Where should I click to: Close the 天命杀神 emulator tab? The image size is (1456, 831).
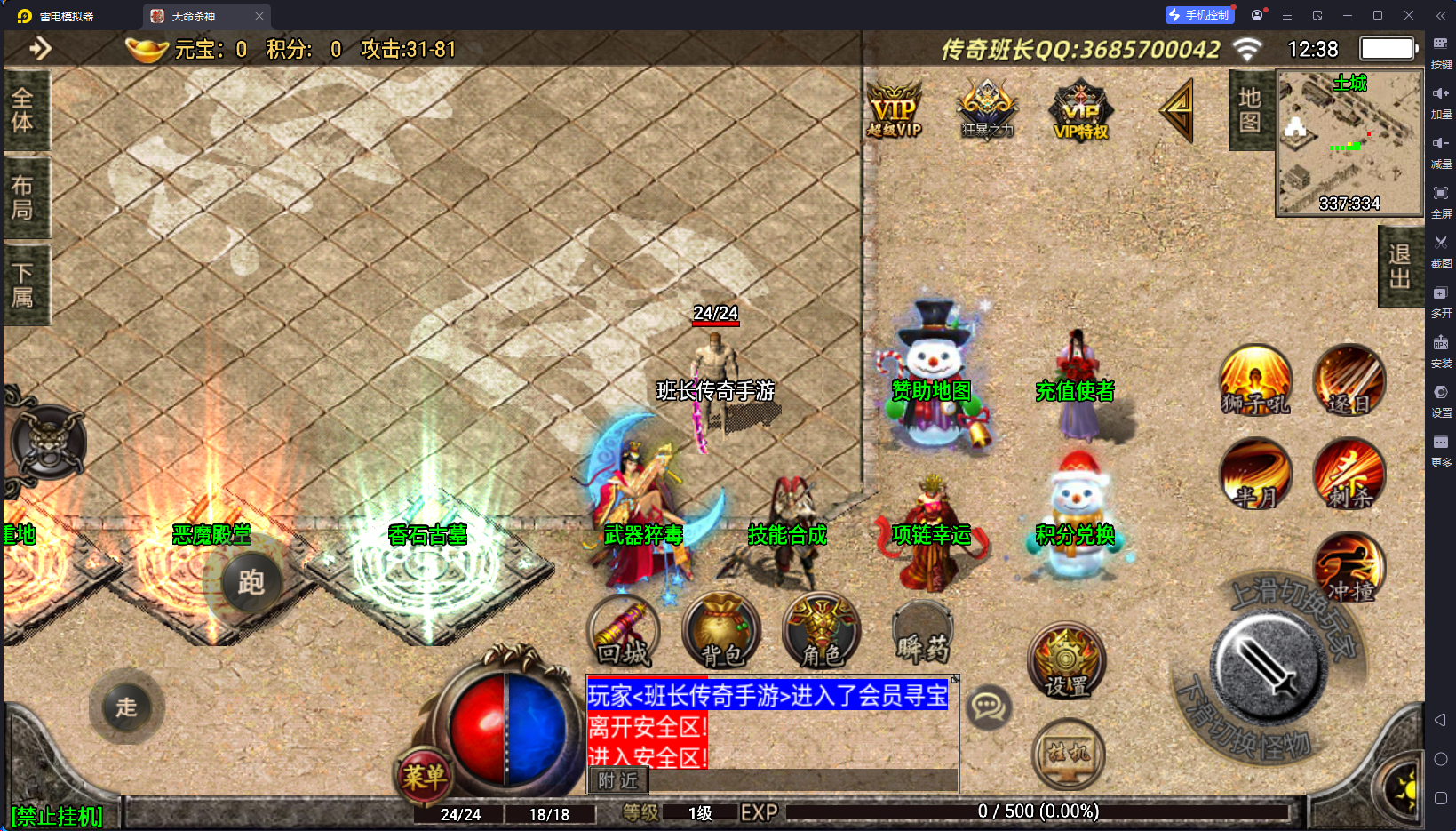259,16
